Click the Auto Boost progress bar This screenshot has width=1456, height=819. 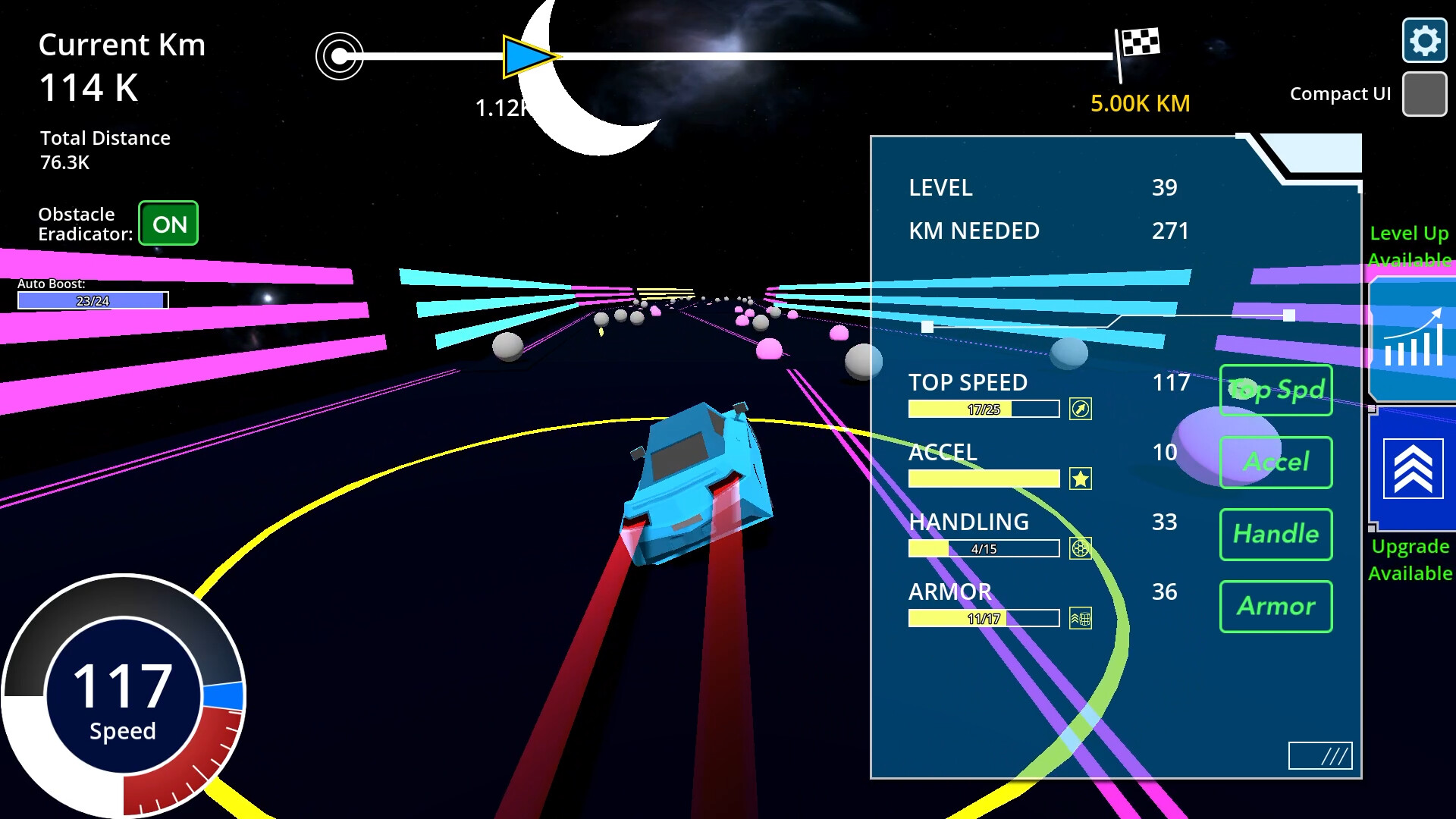(91, 300)
